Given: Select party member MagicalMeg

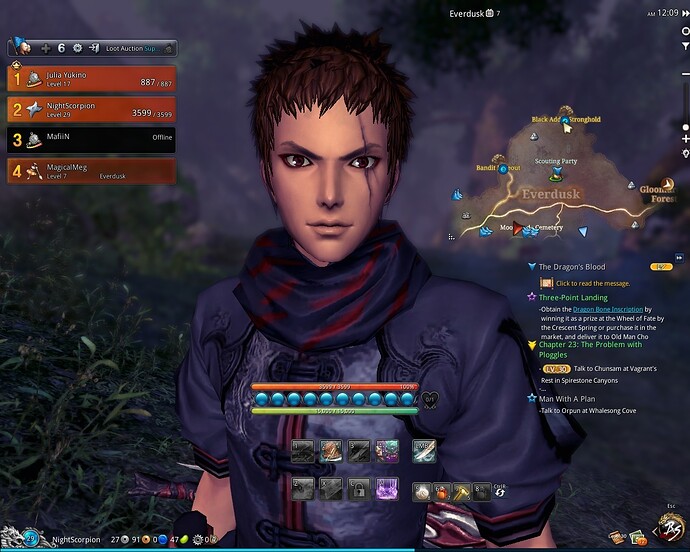Looking at the screenshot, I should pyautogui.click(x=91, y=171).
